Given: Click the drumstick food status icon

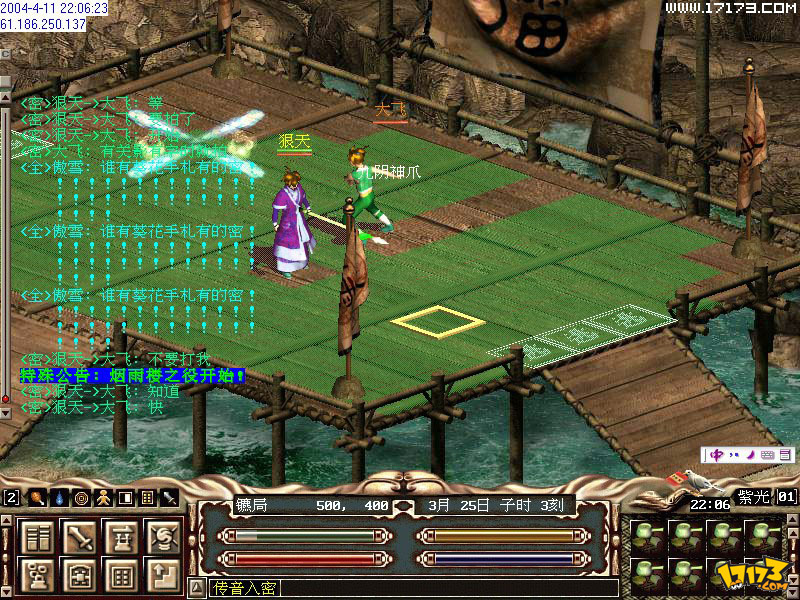Looking at the screenshot, I should [35, 497].
